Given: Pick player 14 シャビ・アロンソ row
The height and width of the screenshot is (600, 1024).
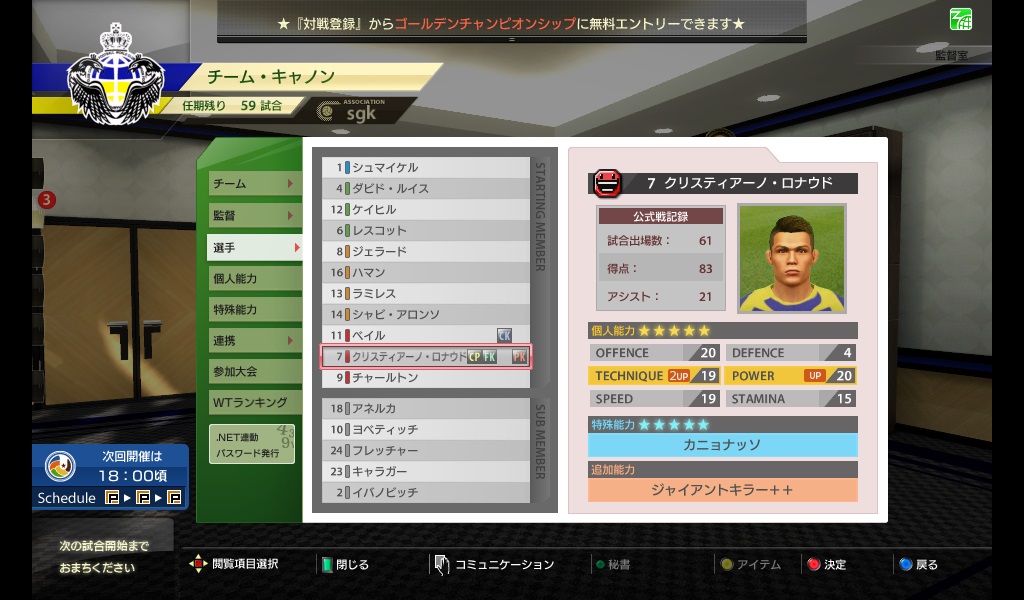Looking at the screenshot, I should tap(426, 314).
